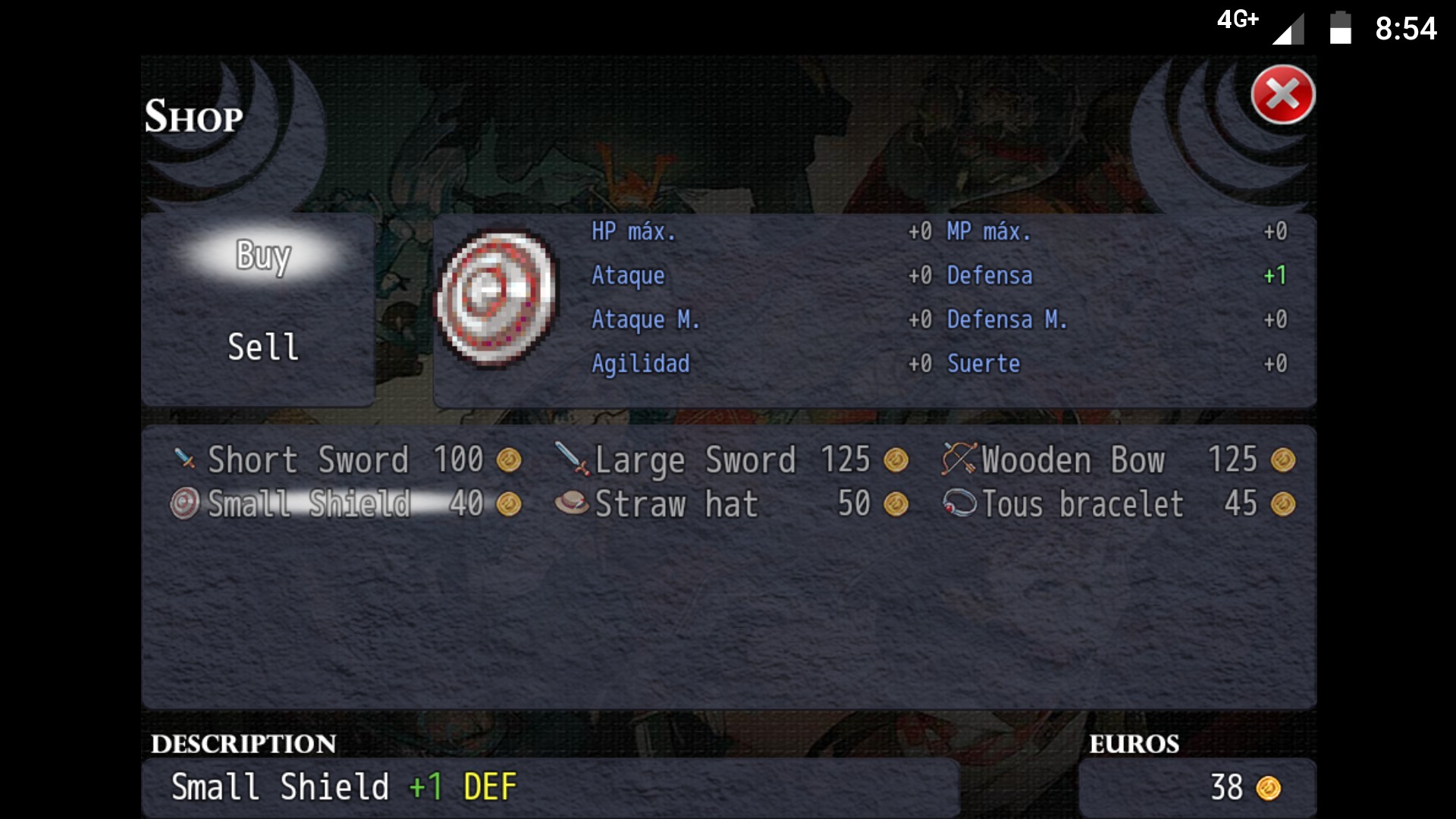1456x819 pixels.
Task: Select the Buy option
Action: (x=263, y=256)
